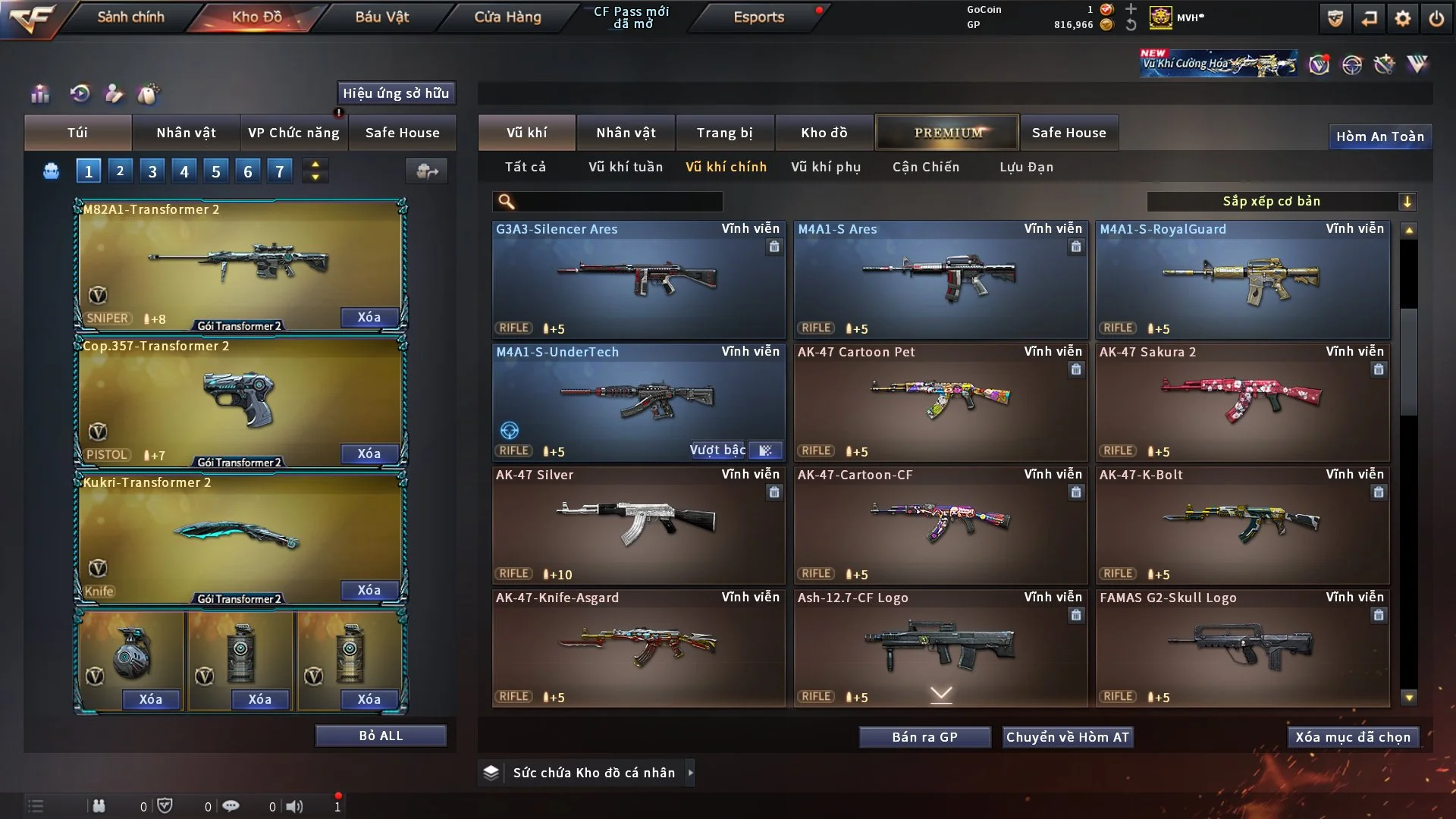Image resolution: width=1456 pixels, height=819 pixels.
Task: Click the weapon search field
Action: pyautogui.click(x=618, y=202)
